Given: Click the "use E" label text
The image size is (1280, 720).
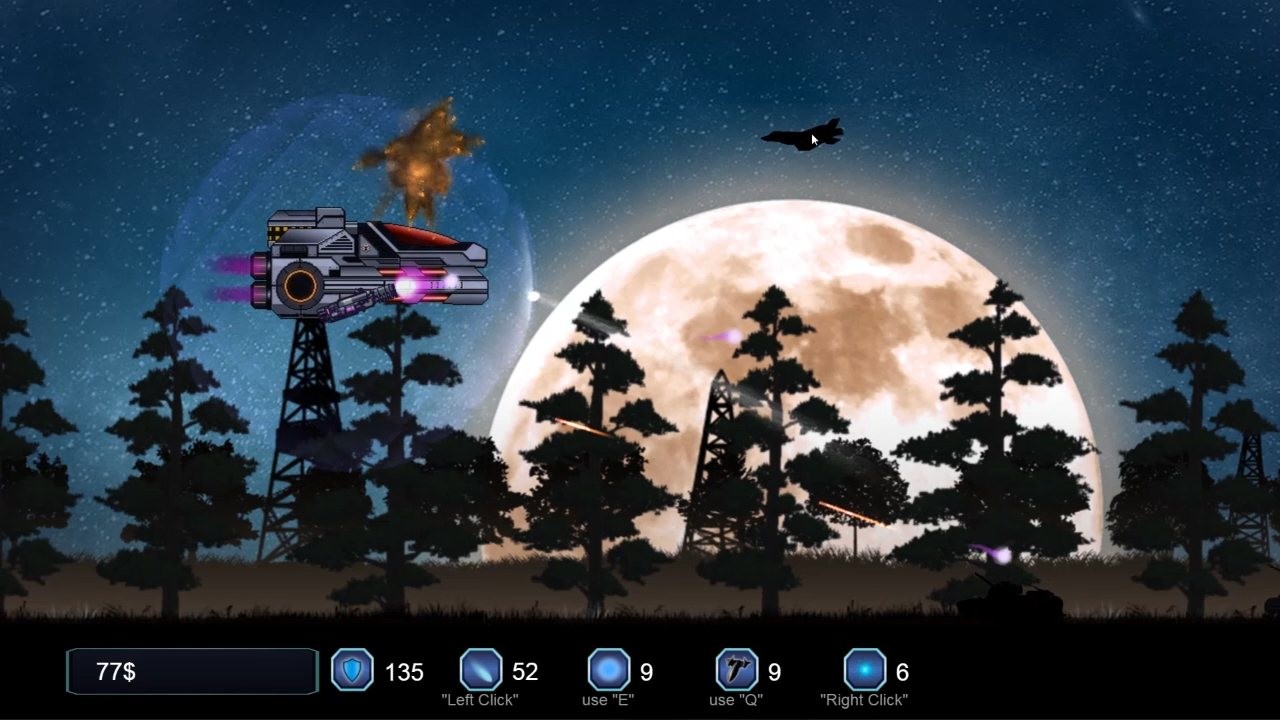Looking at the screenshot, I should [x=607, y=701].
